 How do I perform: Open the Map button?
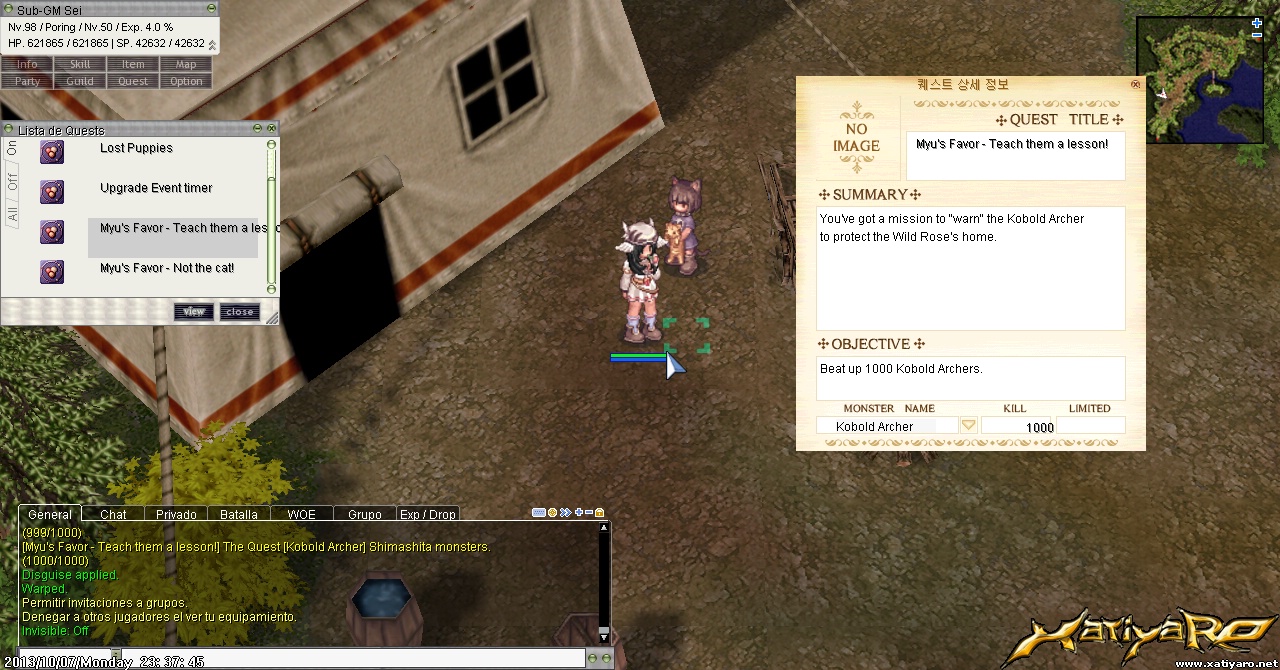pyautogui.click(x=186, y=65)
